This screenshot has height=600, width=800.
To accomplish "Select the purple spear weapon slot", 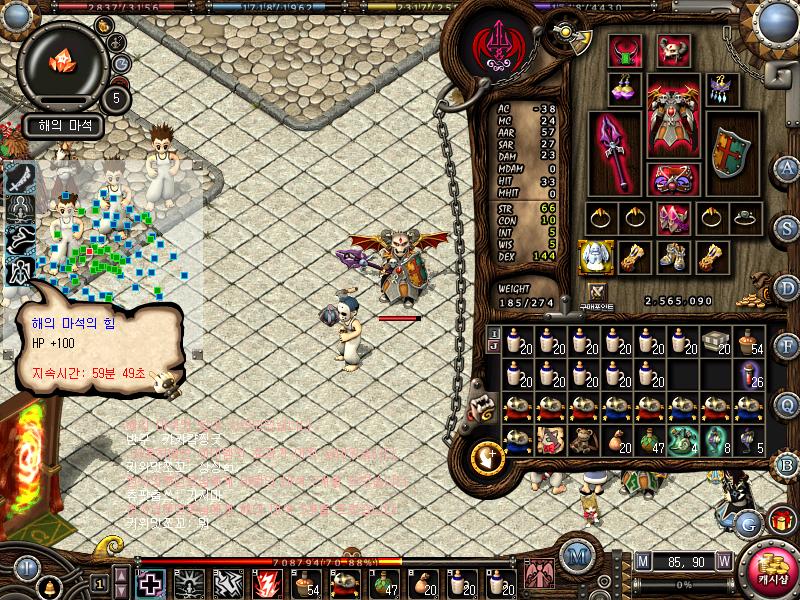I will [615, 152].
